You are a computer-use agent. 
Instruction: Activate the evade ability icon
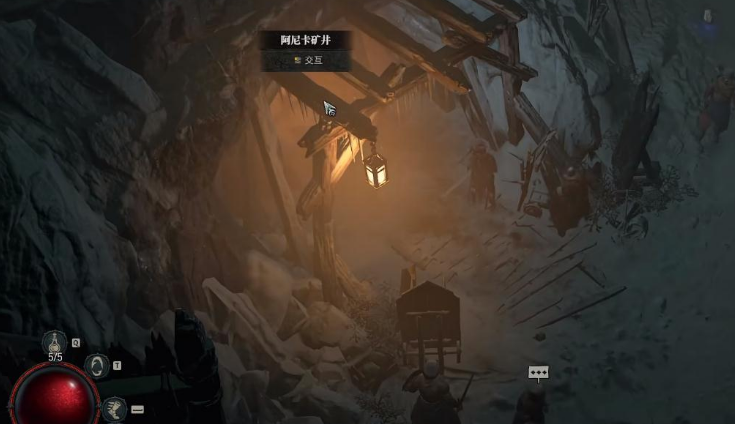[97, 366]
